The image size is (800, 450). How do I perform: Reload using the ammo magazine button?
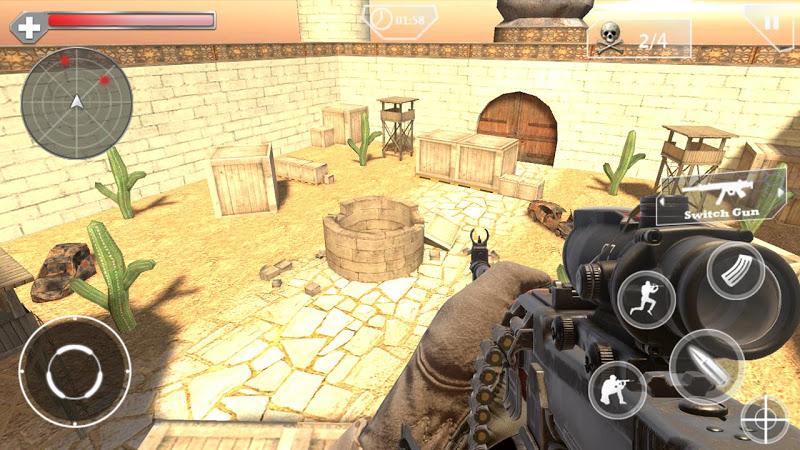tap(736, 272)
